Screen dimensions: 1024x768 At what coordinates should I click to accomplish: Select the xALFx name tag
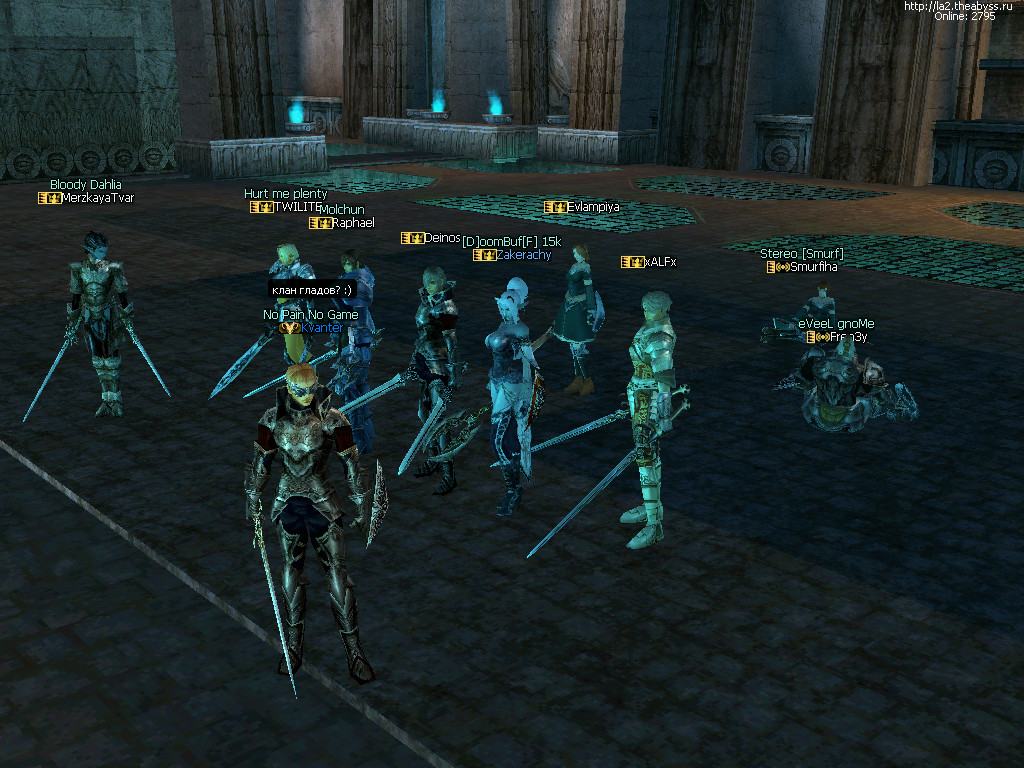(x=660, y=262)
